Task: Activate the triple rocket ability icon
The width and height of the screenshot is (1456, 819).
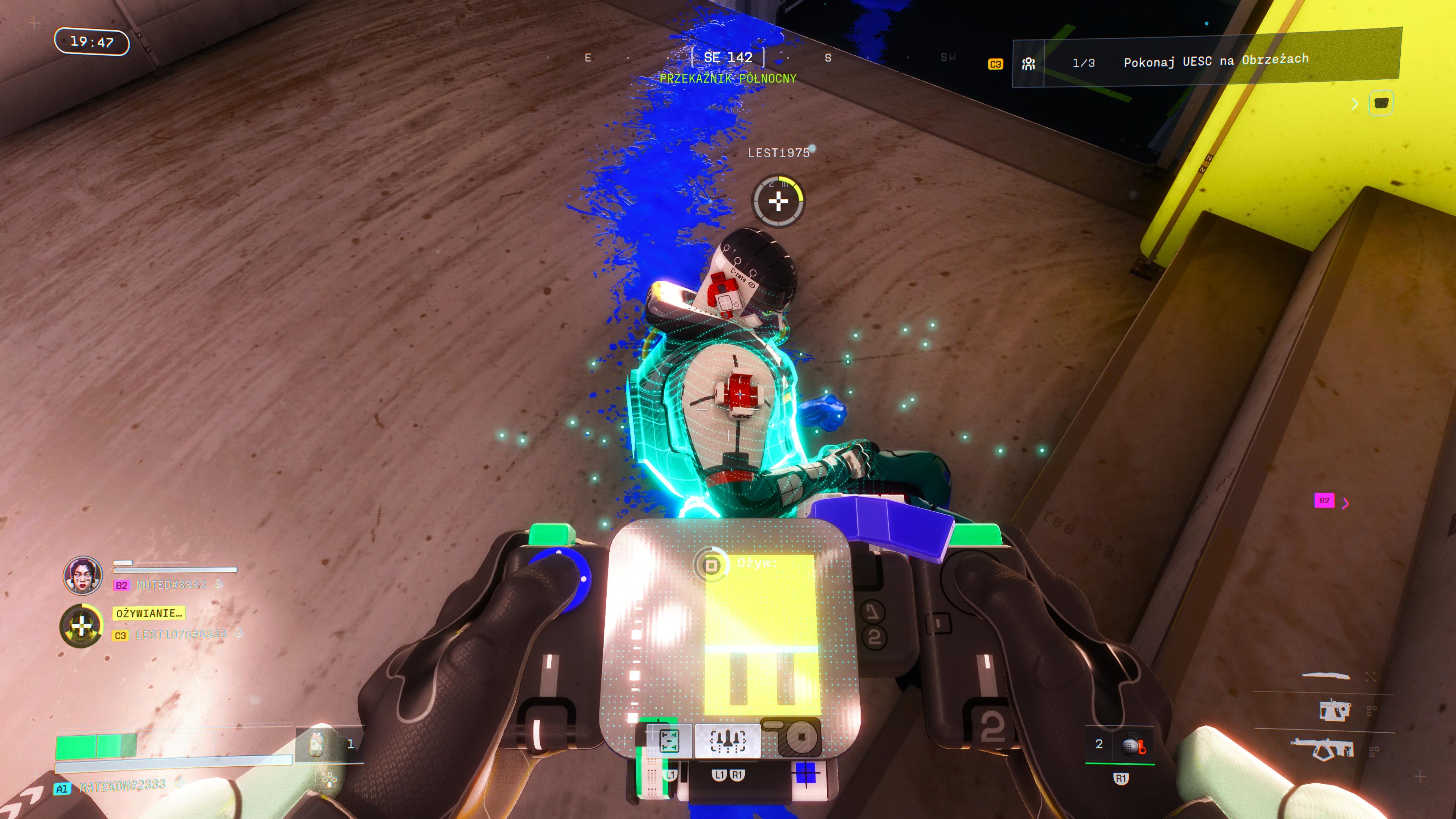Action: (x=728, y=740)
